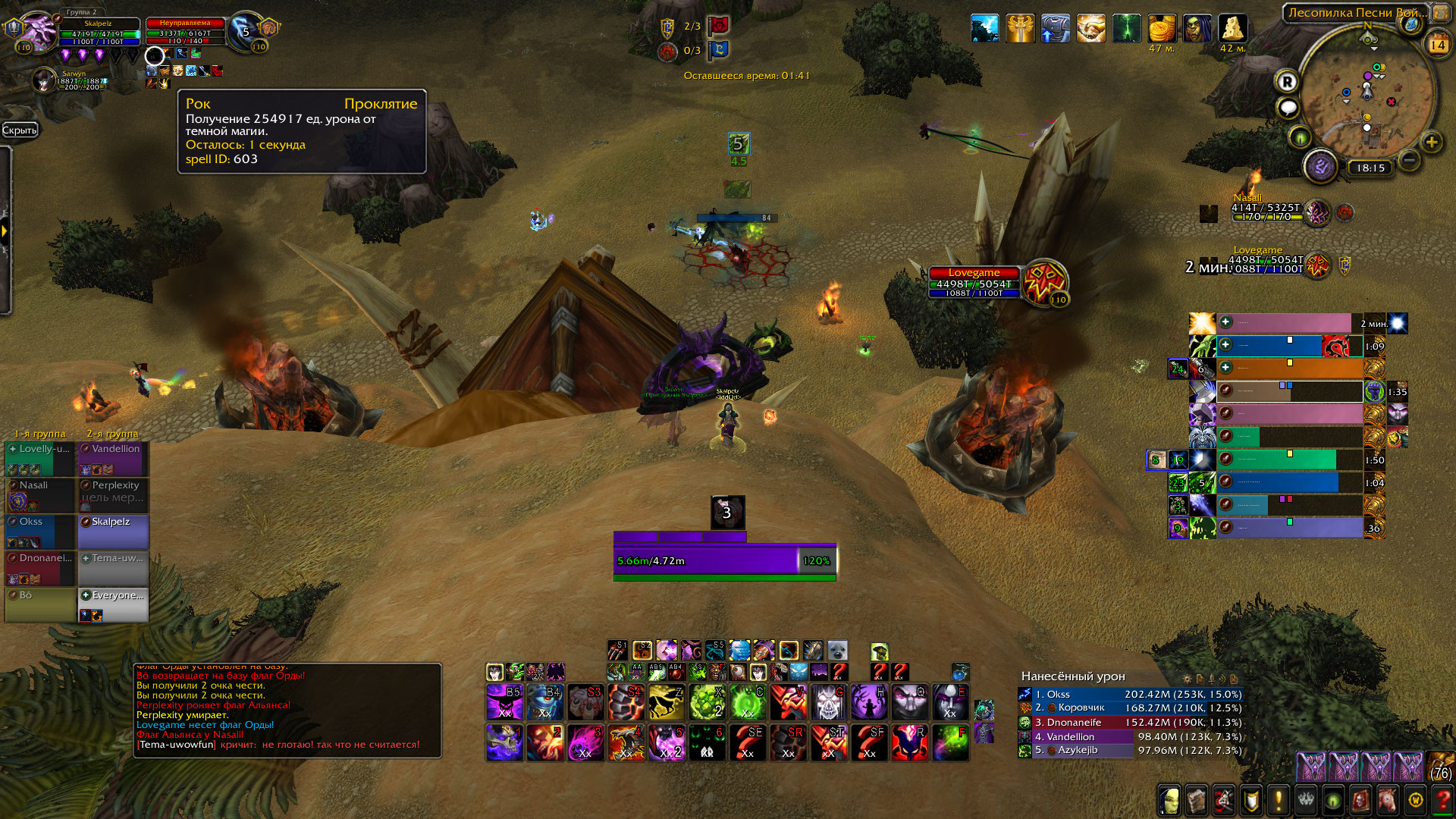Screen dimensions: 1456x819
Task: Open the calendar icon showing 14
Action: 1437,45
